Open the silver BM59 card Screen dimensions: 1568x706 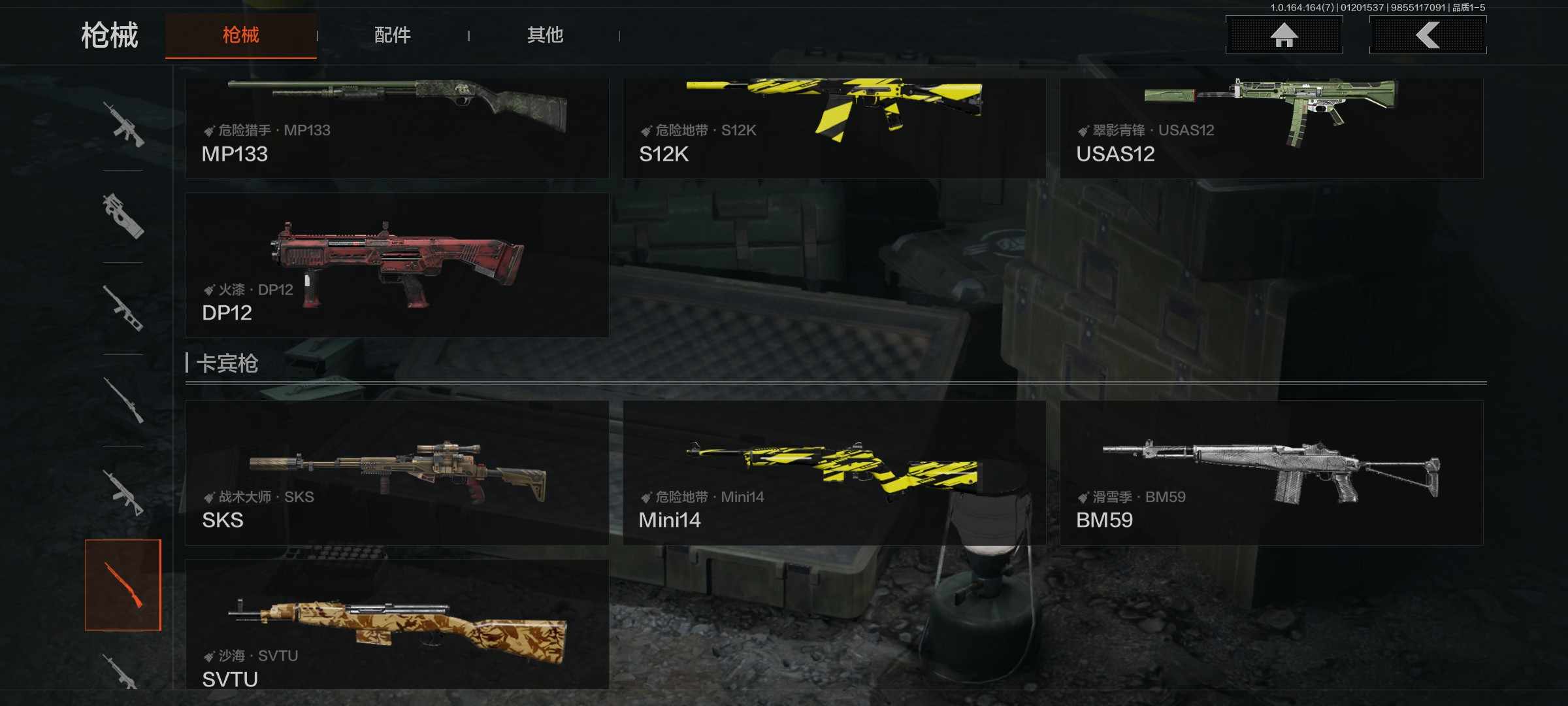(1271, 473)
